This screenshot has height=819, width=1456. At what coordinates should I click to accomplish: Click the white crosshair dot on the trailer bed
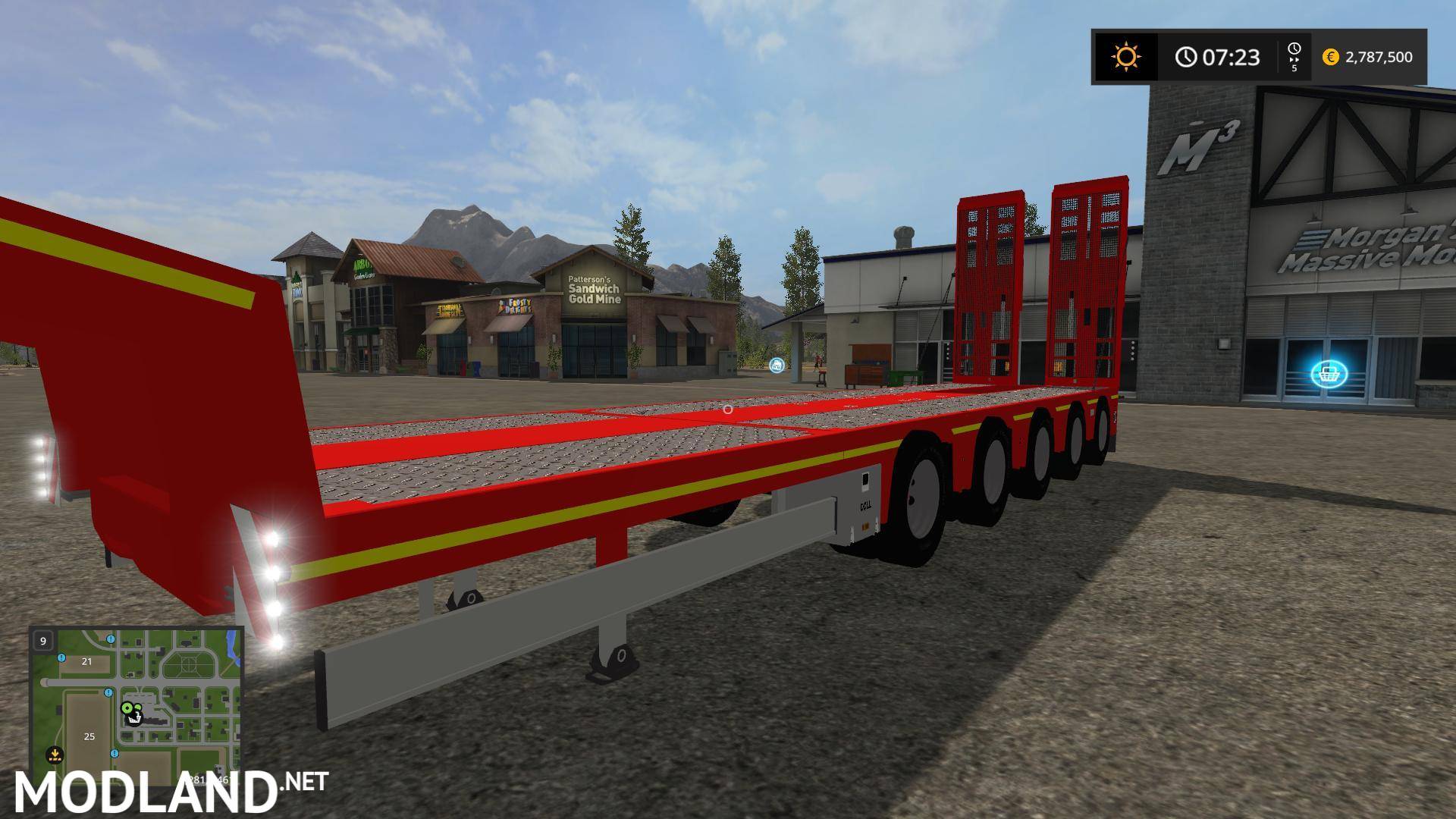point(727,408)
